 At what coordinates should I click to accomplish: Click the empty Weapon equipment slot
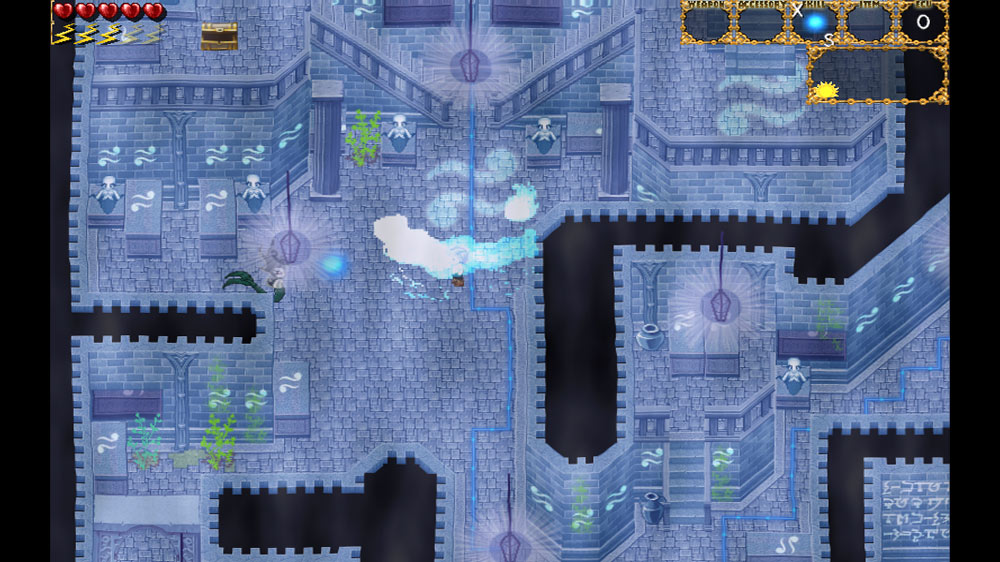pyautogui.click(x=707, y=25)
